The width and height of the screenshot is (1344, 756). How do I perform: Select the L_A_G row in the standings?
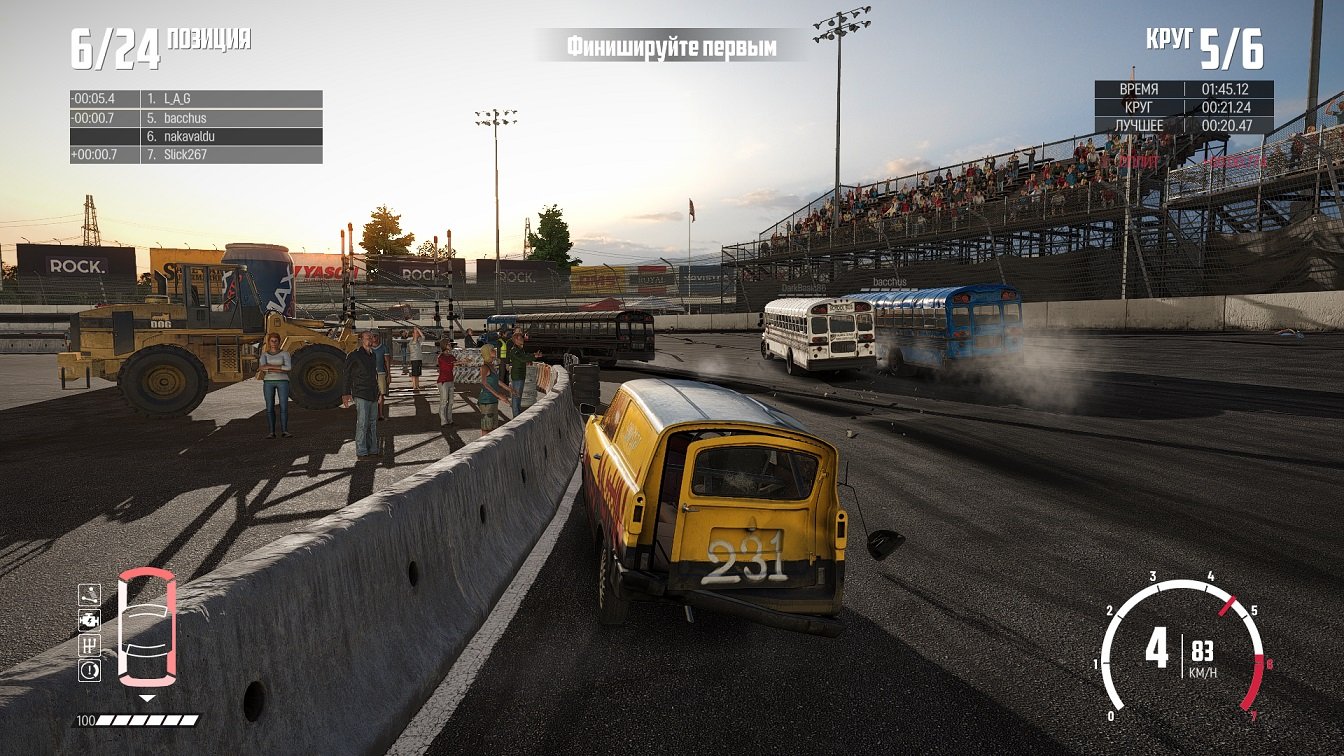196,99
